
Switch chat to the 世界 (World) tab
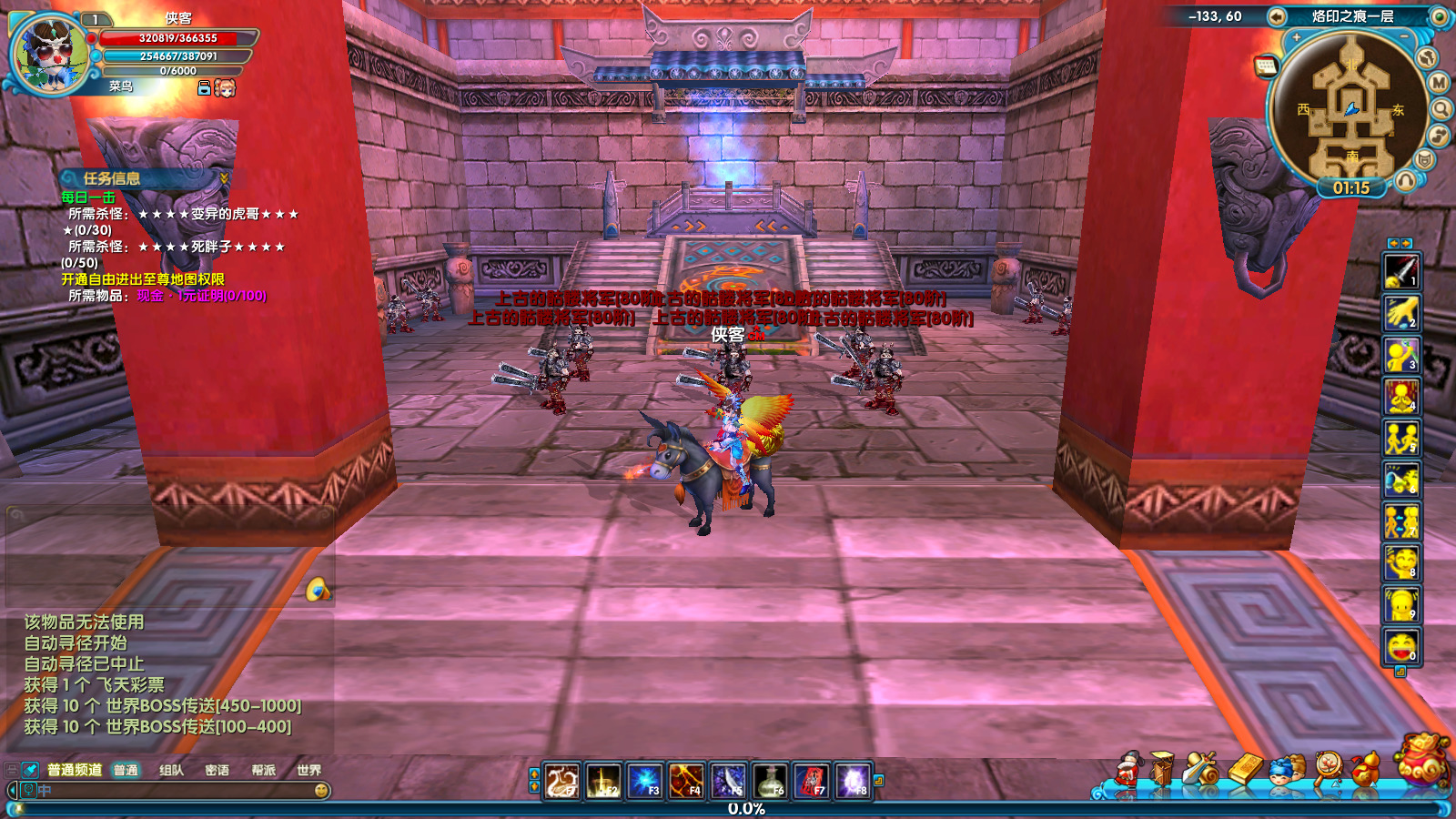(308, 770)
